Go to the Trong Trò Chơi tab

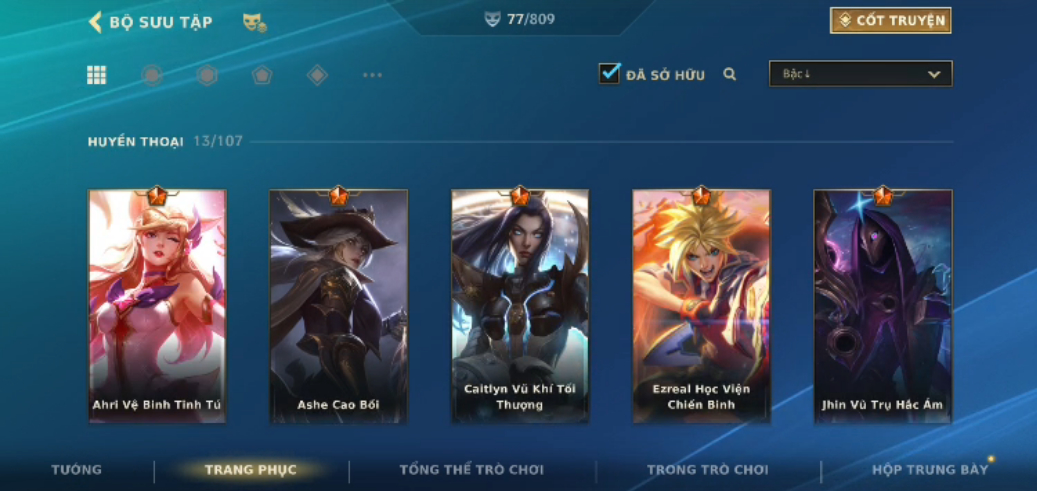point(708,470)
